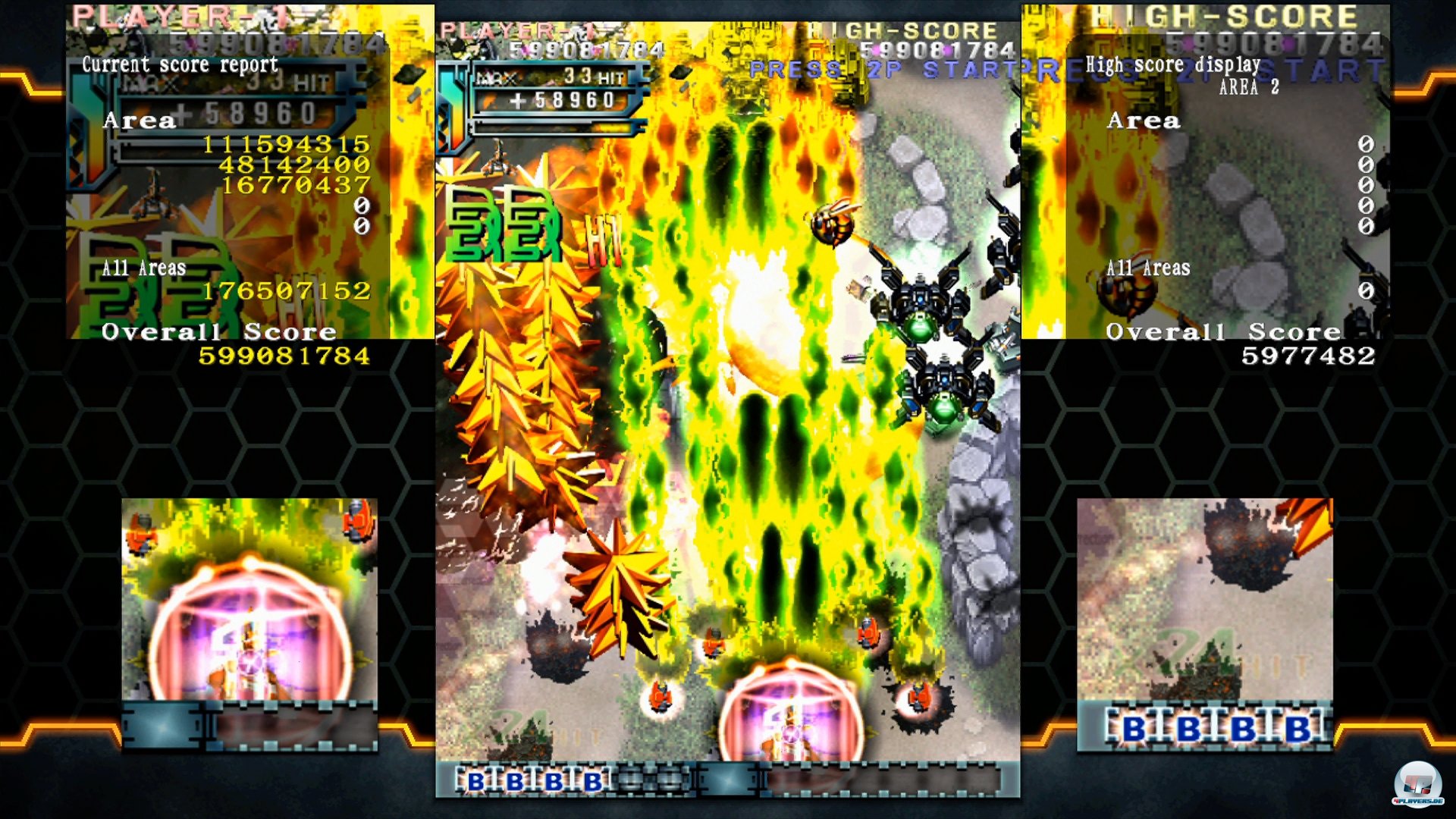This screenshot has height=819, width=1456.
Task: Toggle the Current score report overlay
Action: click(182, 64)
